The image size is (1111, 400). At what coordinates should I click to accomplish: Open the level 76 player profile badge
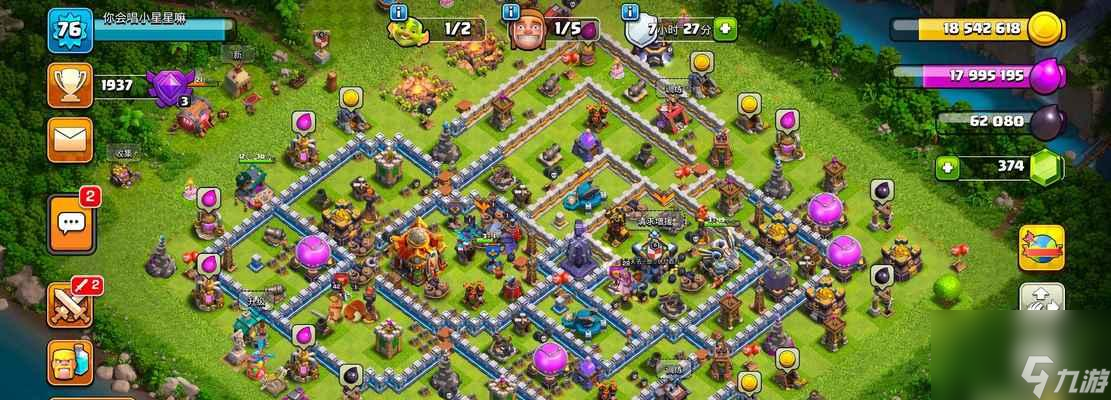click(69, 29)
